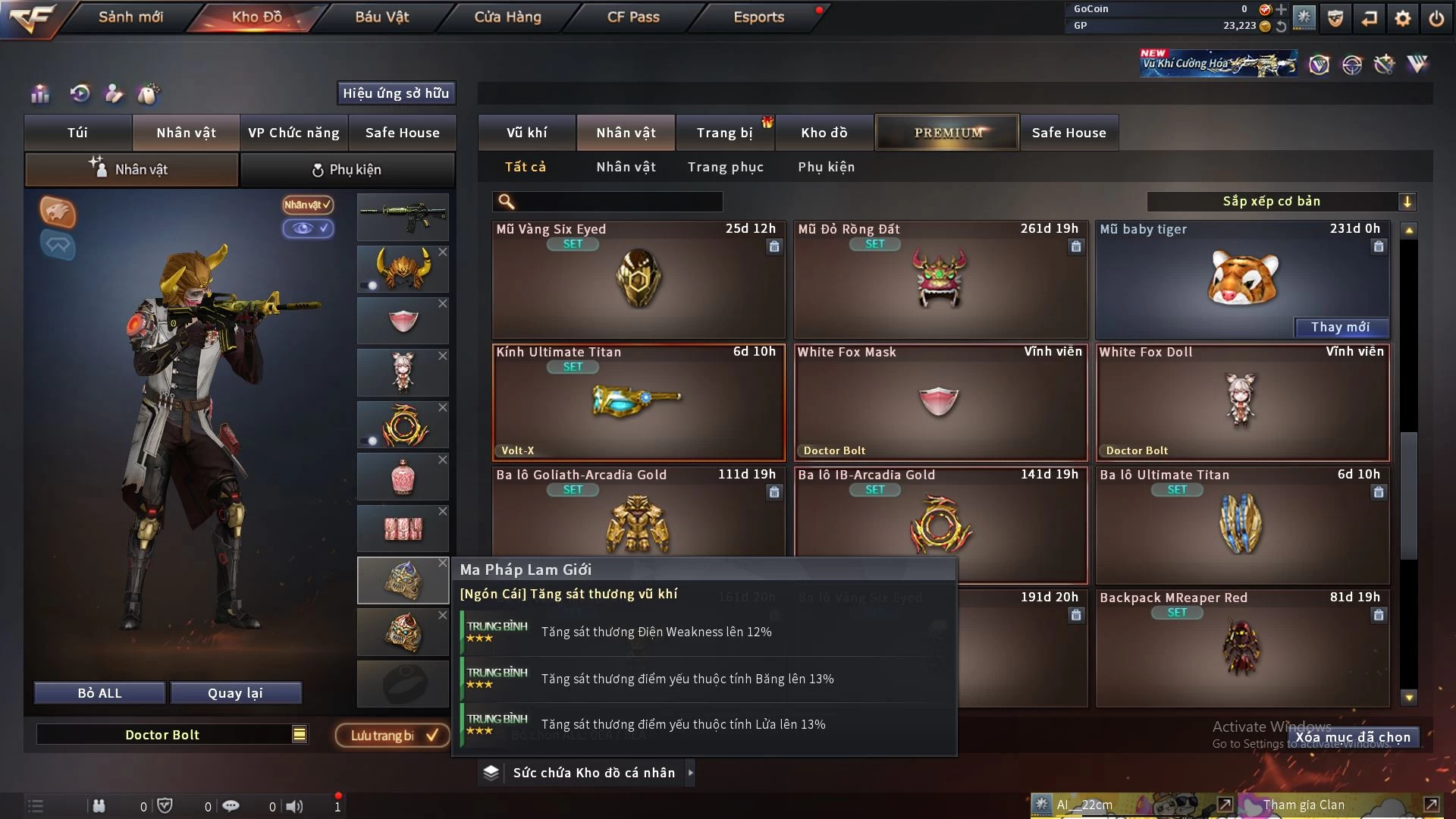Open the Sắp xếp cơ bản sort dropdown
The height and width of the screenshot is (819, 1456).
pyautogui.click(x=1280, y=202)
